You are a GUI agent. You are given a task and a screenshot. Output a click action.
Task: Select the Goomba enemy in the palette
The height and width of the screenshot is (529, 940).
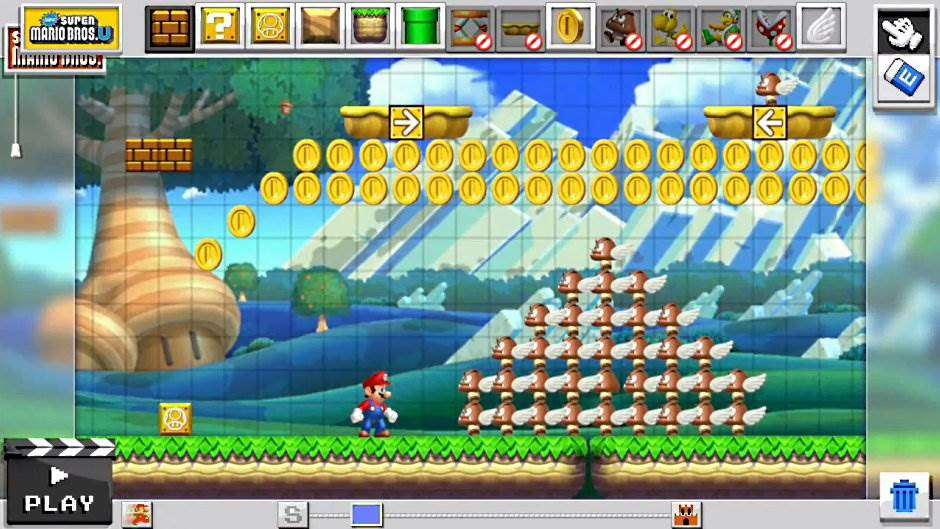pyautogui.click(x=621, y=27)
